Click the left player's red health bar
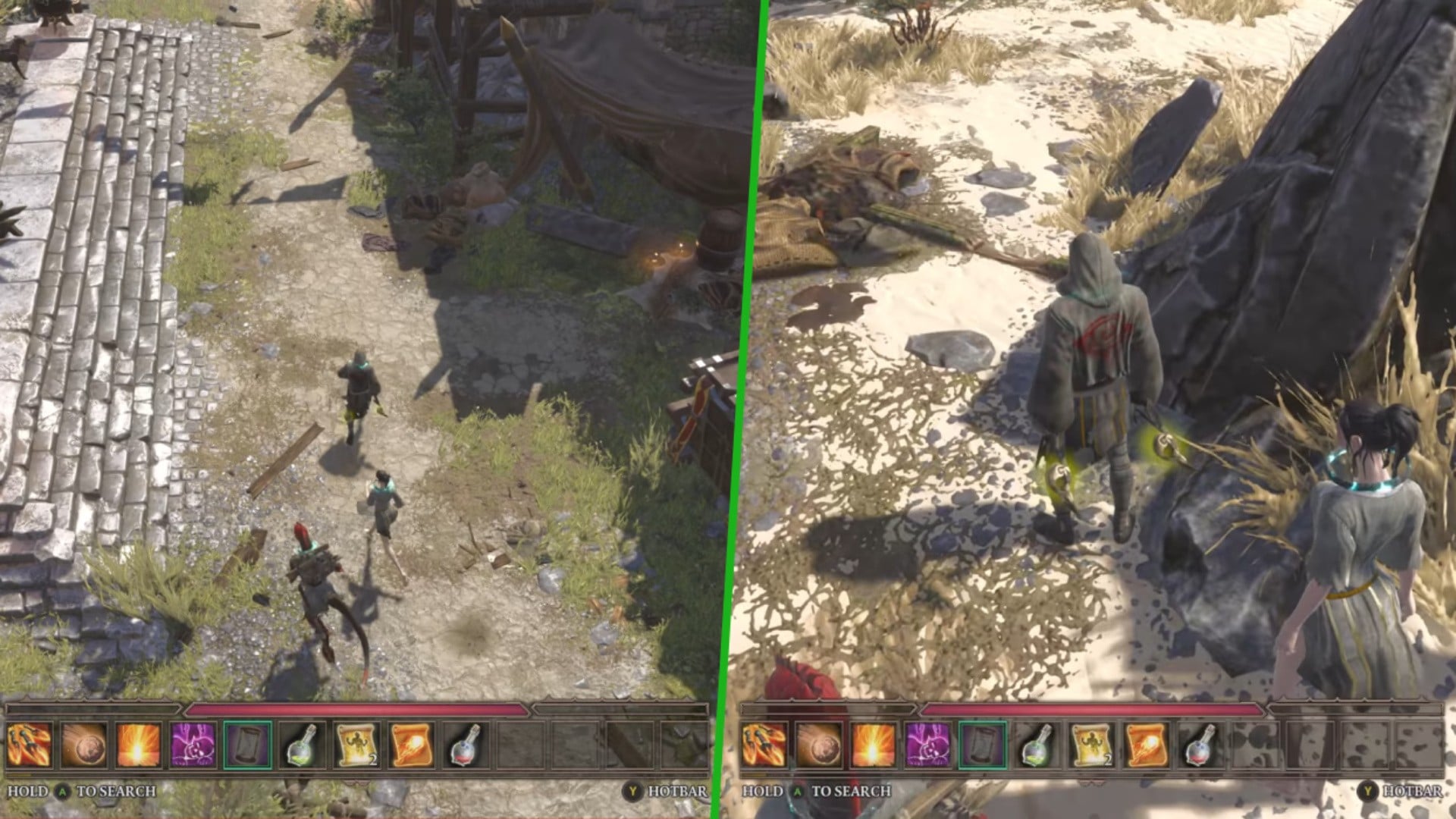 (x=356, y=709)
